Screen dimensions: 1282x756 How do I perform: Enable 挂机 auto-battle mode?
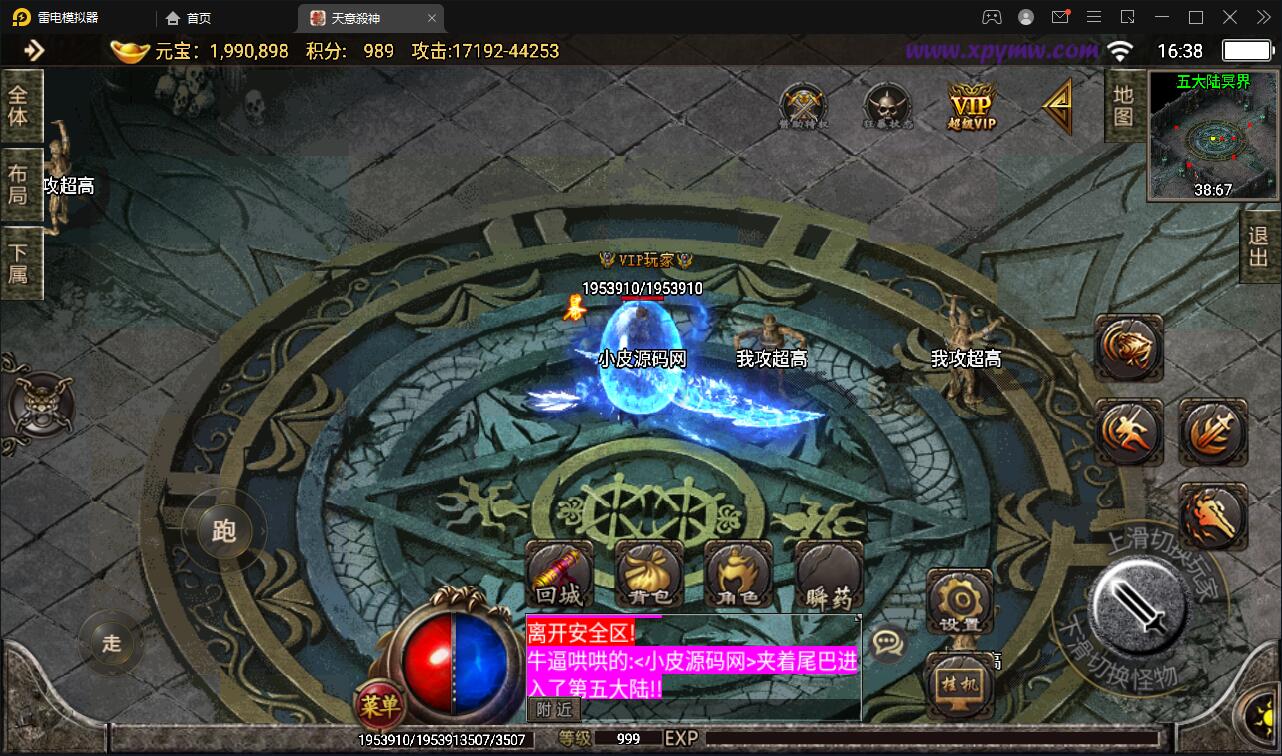coord(958,682)
